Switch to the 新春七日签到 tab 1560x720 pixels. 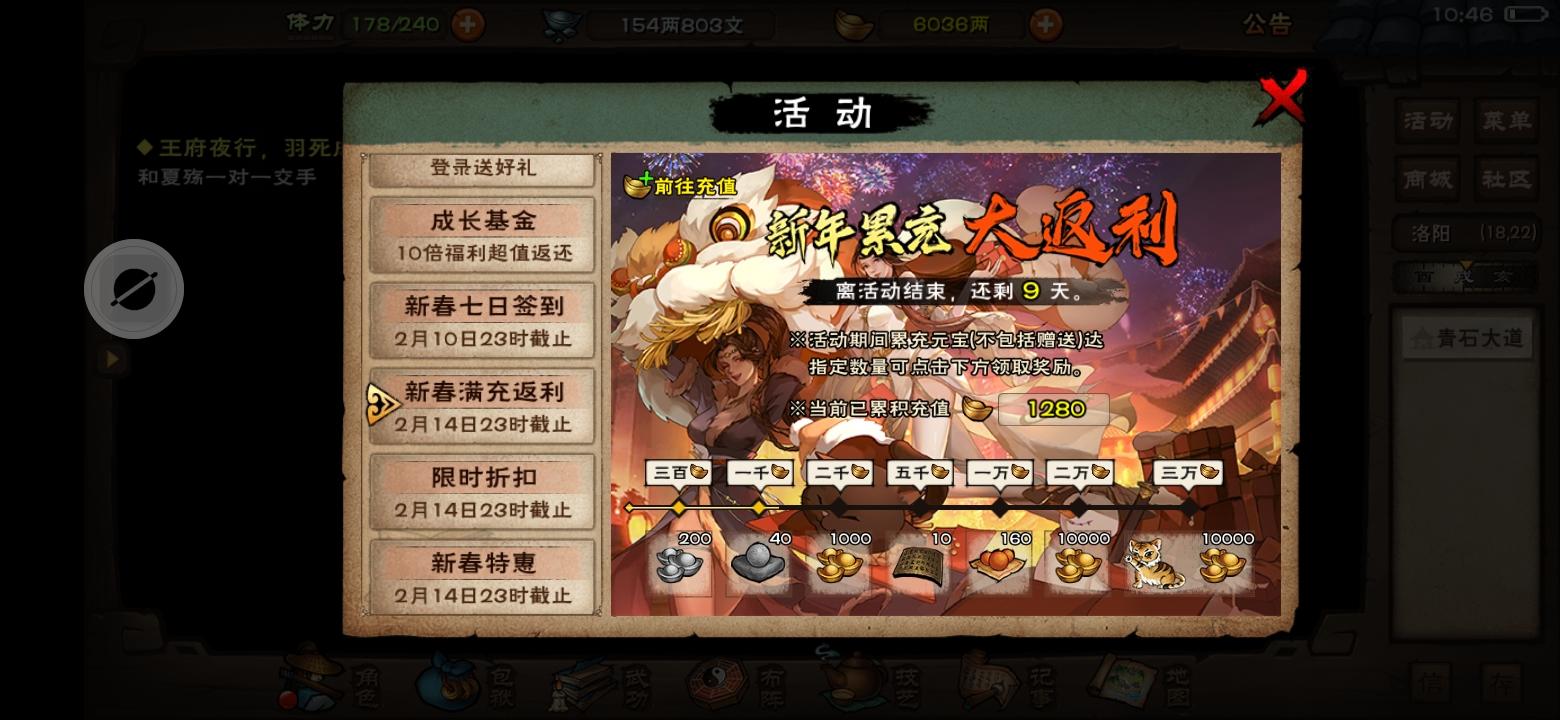[x=481, y=320]
